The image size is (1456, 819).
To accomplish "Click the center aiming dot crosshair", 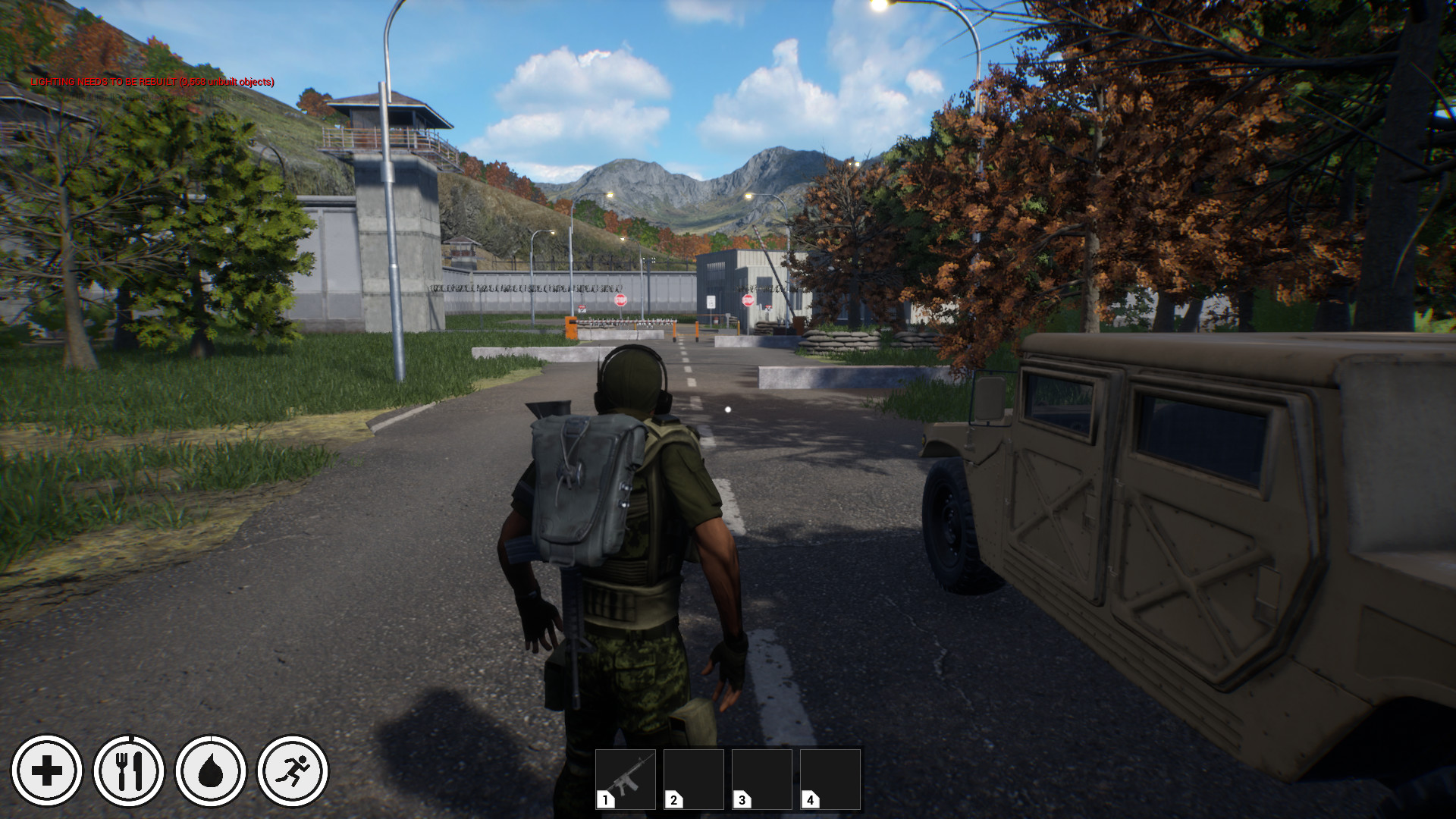I will pyautogui.click(x=726, y=408).
